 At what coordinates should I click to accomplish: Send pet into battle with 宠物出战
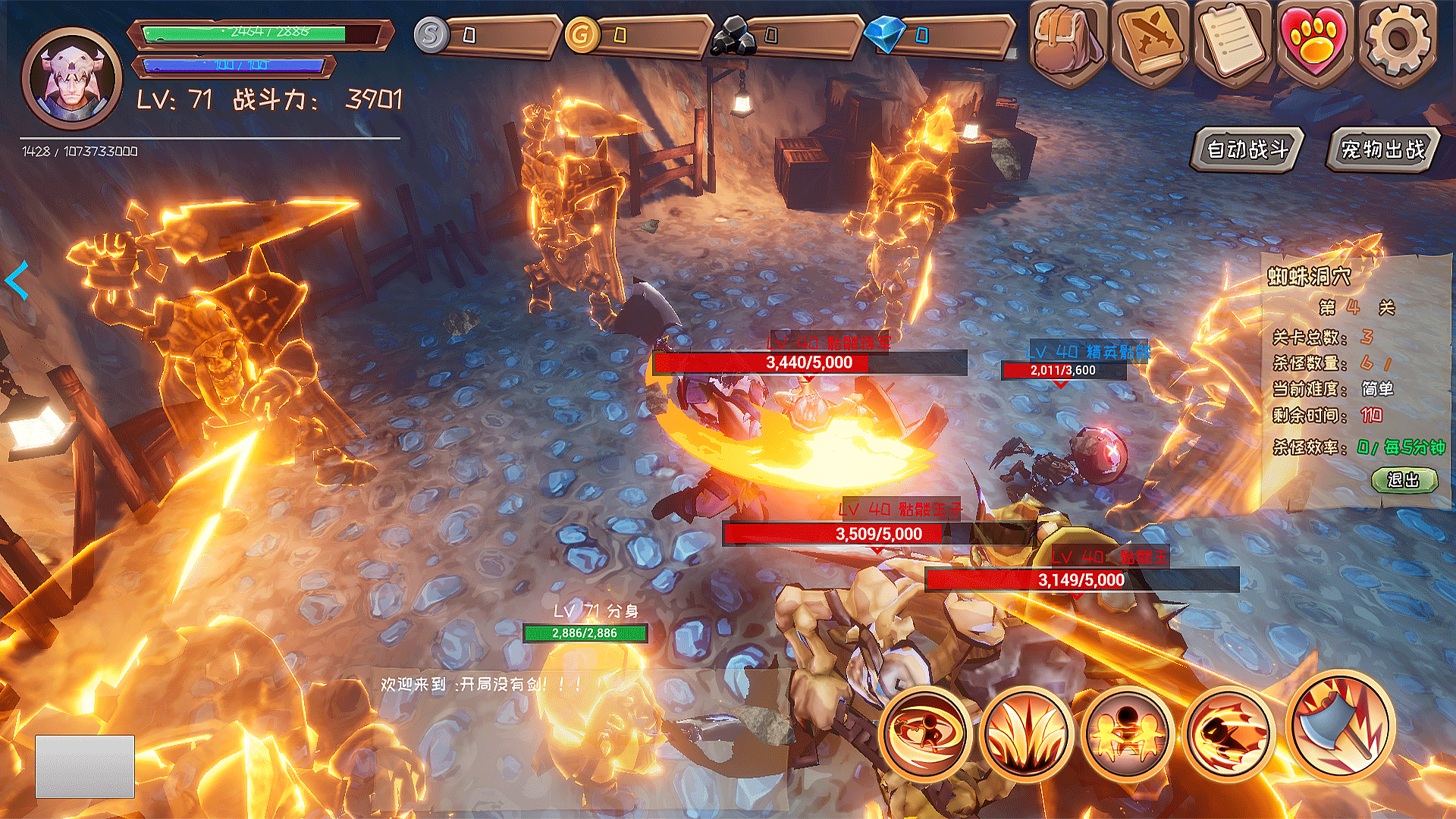(1382, 149)
